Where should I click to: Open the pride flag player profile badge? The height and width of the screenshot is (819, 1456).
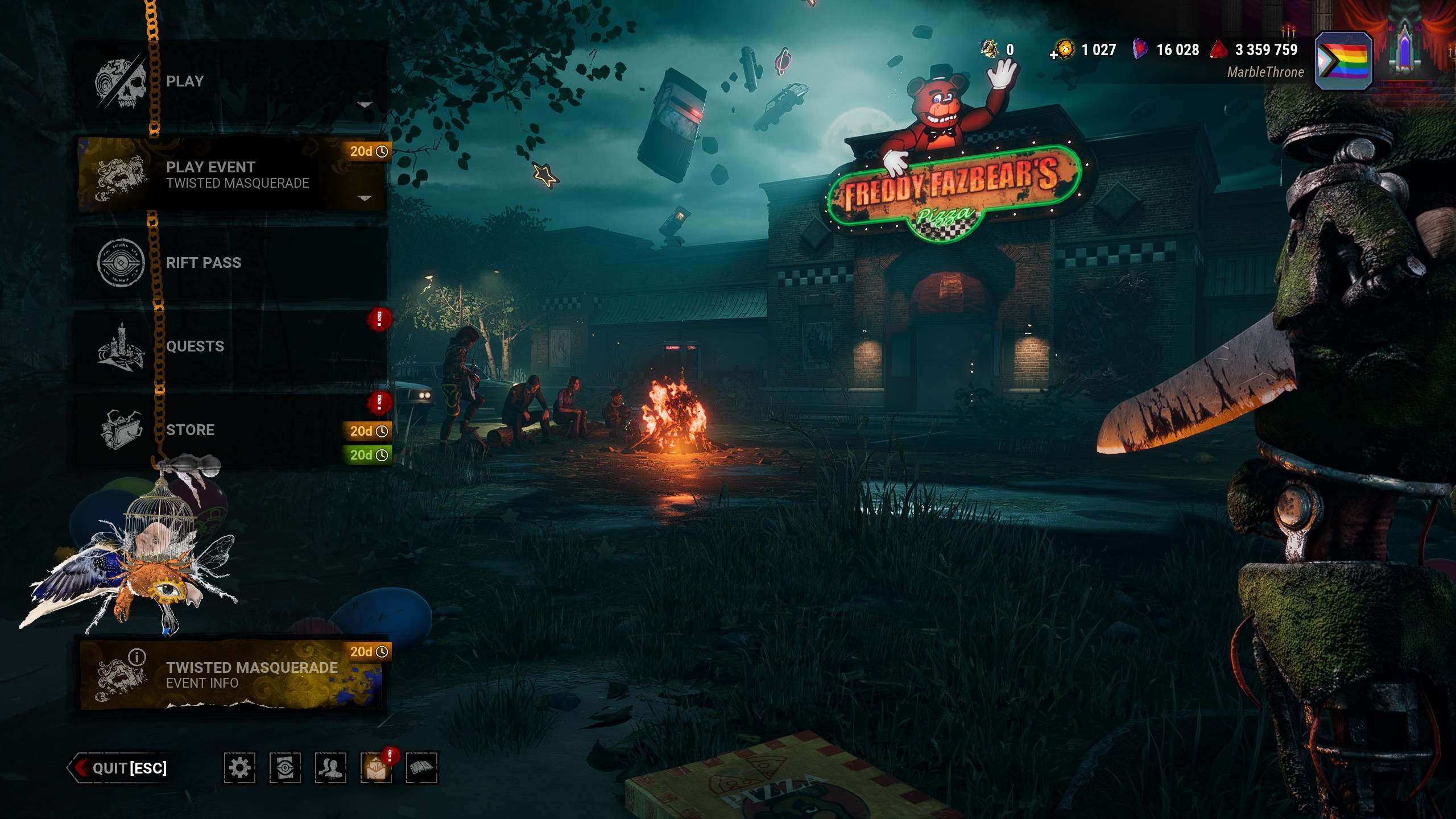[1344, 61]
